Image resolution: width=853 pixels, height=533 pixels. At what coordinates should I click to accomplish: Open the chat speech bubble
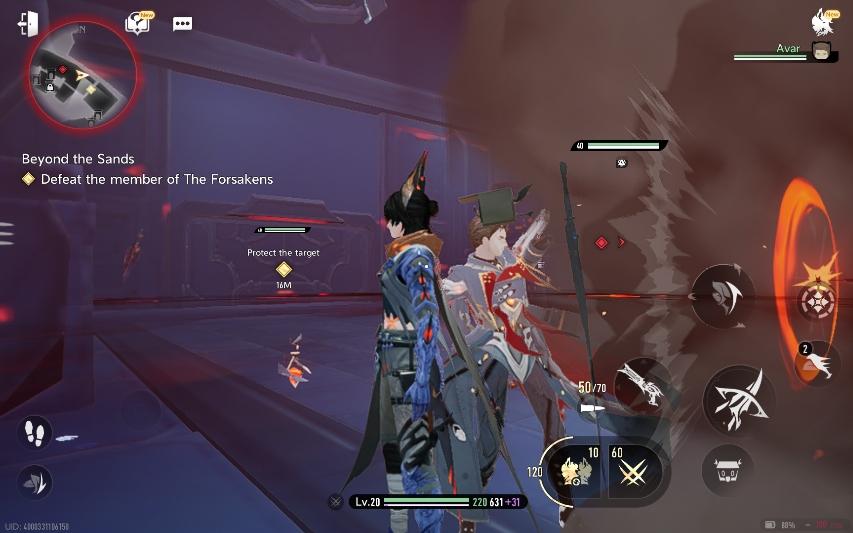tap(182, 24)
